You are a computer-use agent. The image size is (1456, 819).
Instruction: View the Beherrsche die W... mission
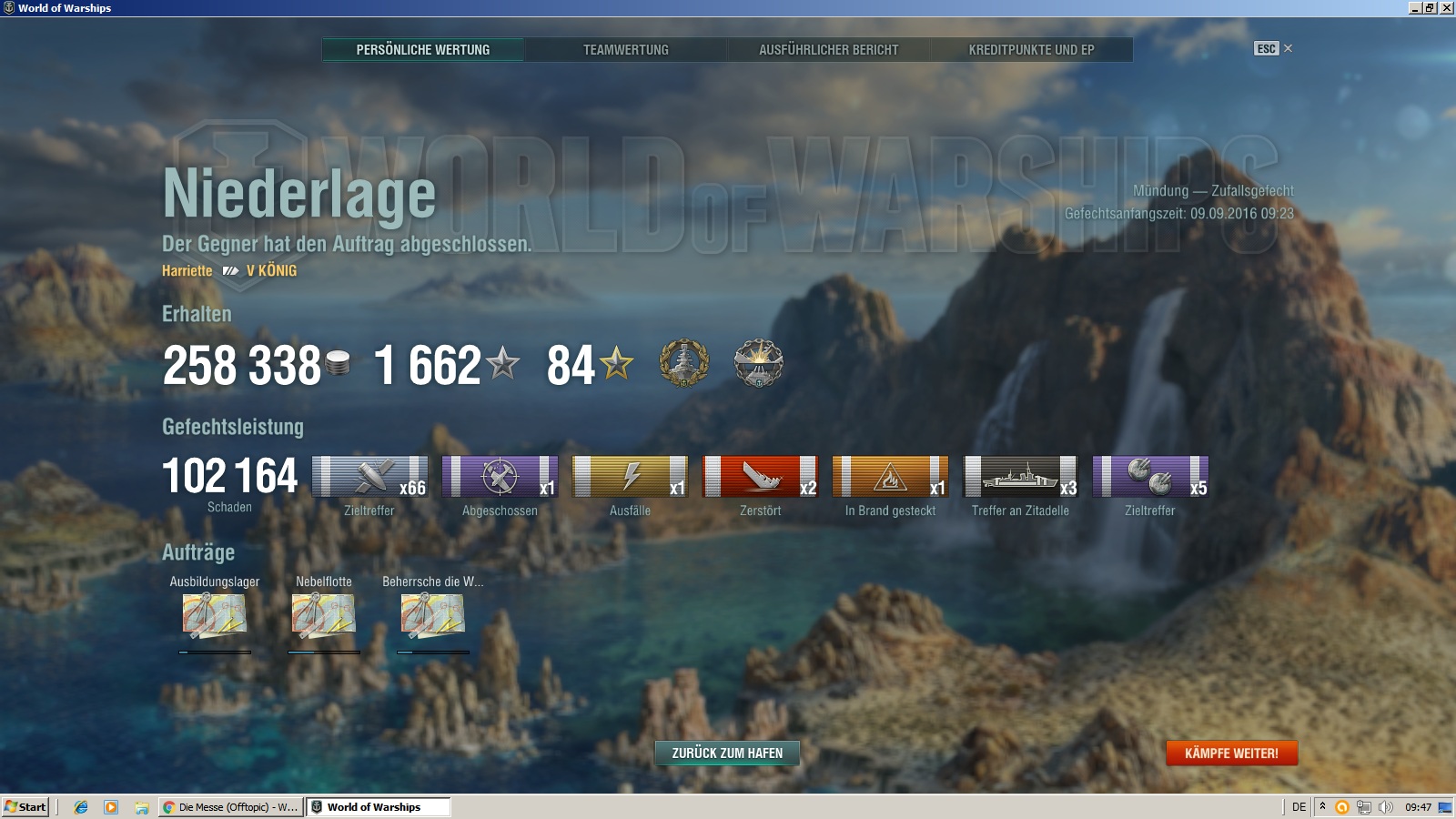click(x=433, y=615)
